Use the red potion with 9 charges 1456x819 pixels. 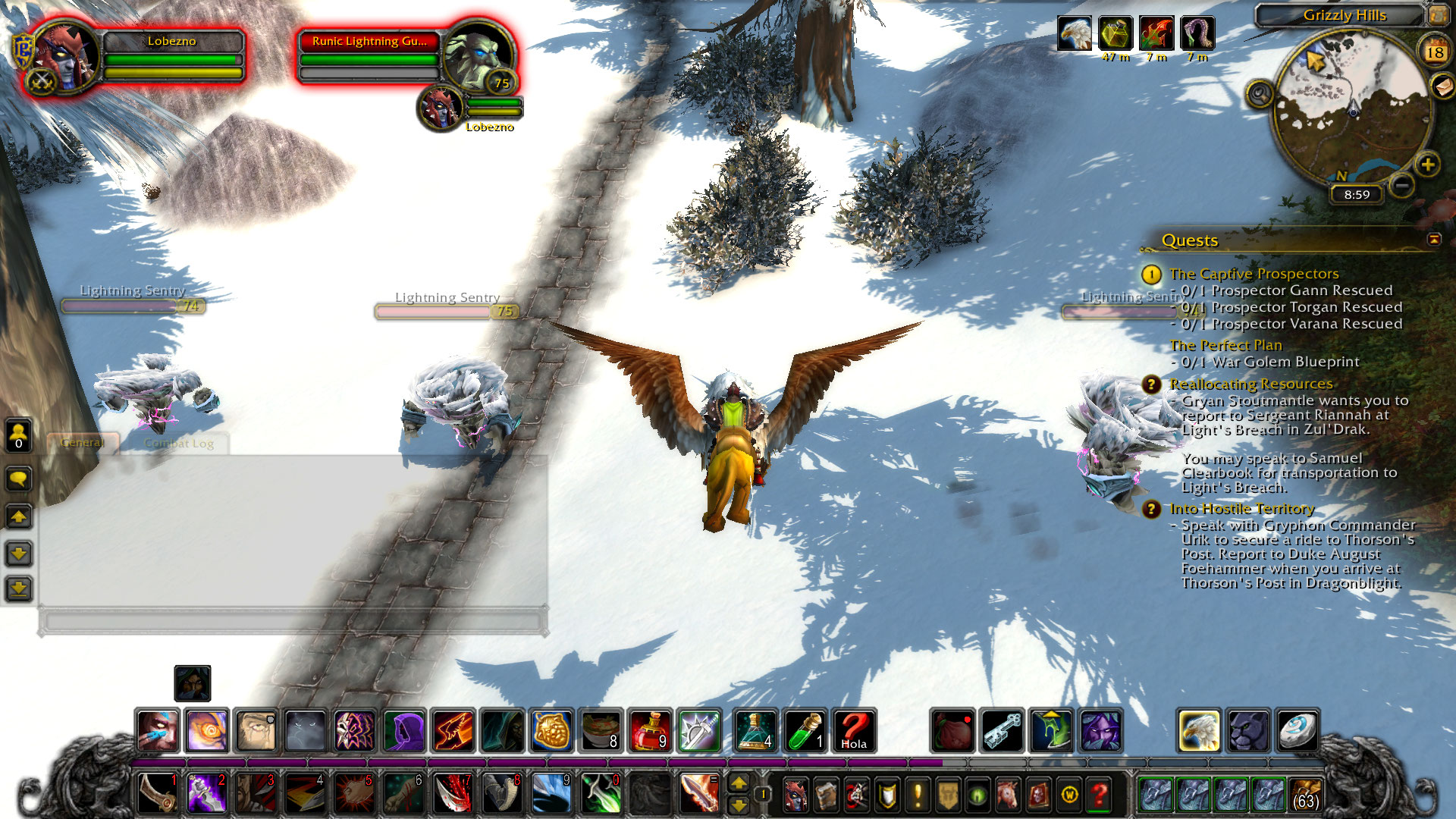(650, 730)
